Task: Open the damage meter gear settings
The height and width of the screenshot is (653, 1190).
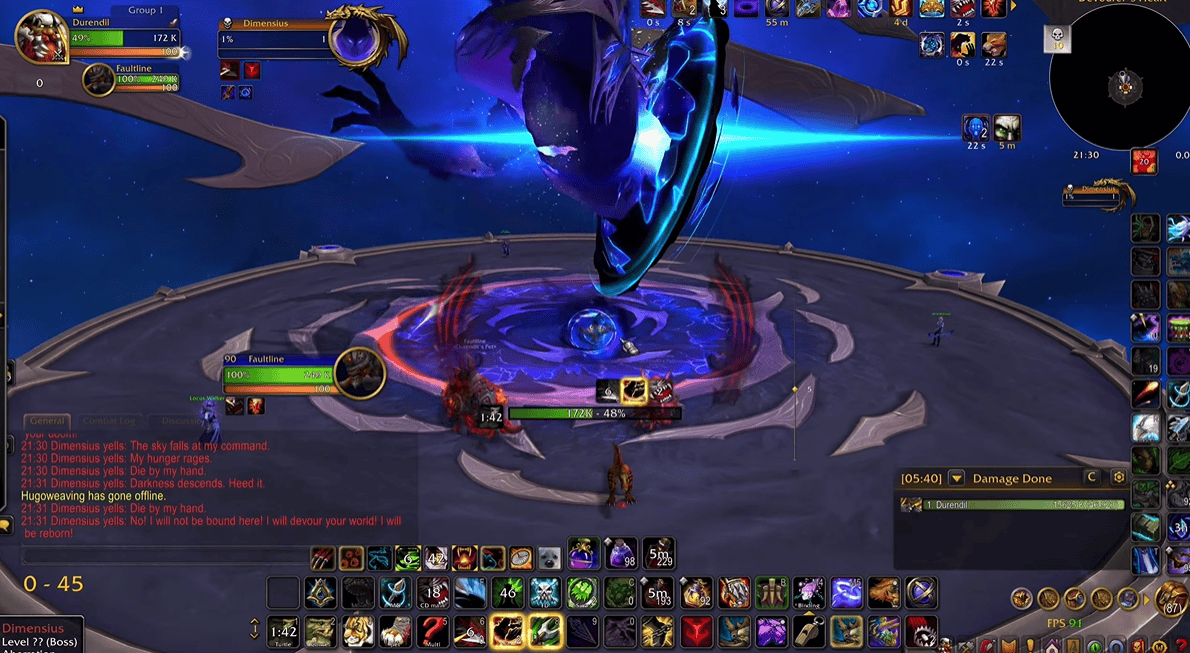Action: 1119,478
